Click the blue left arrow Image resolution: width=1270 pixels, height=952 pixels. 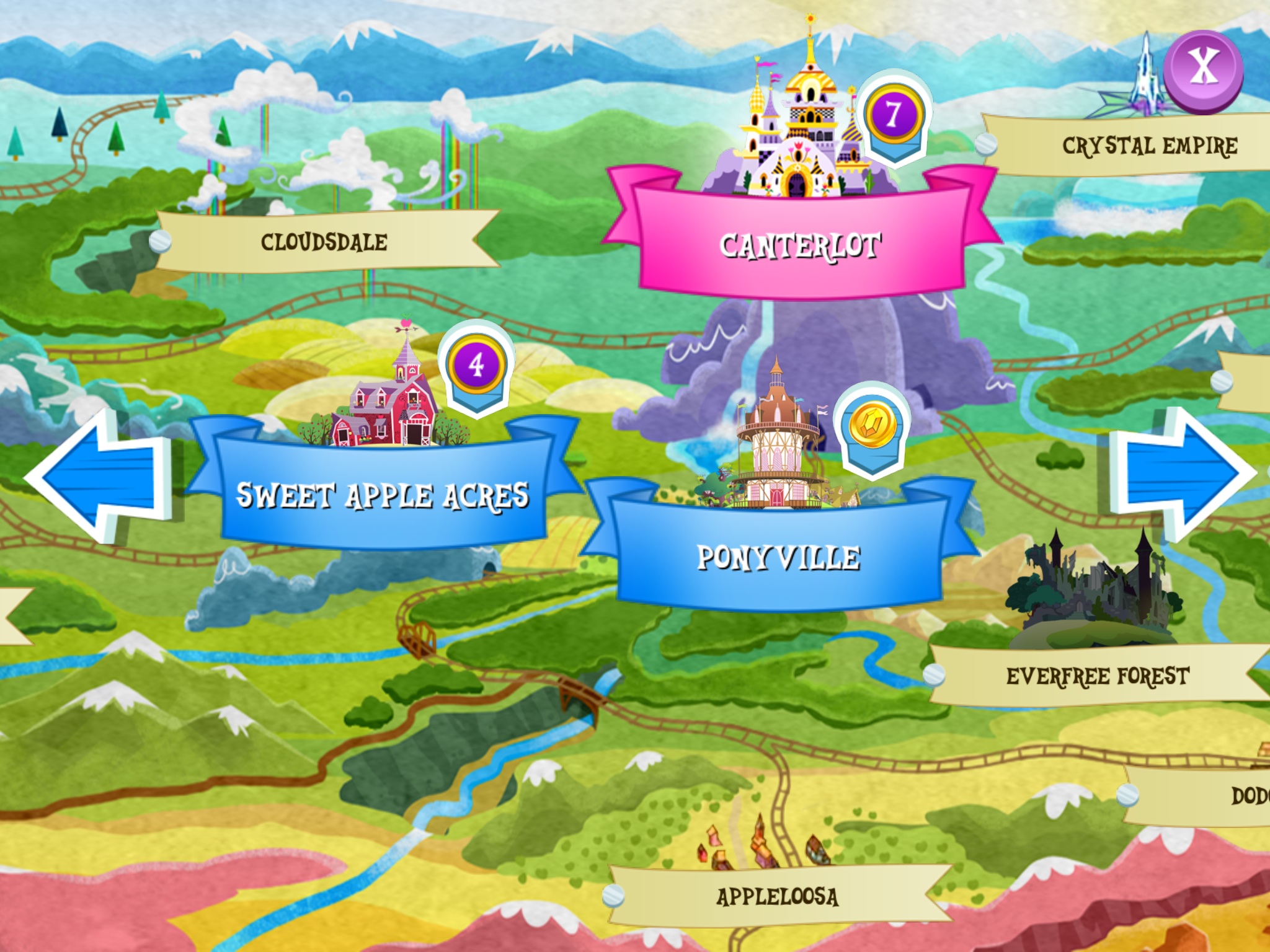99,476
